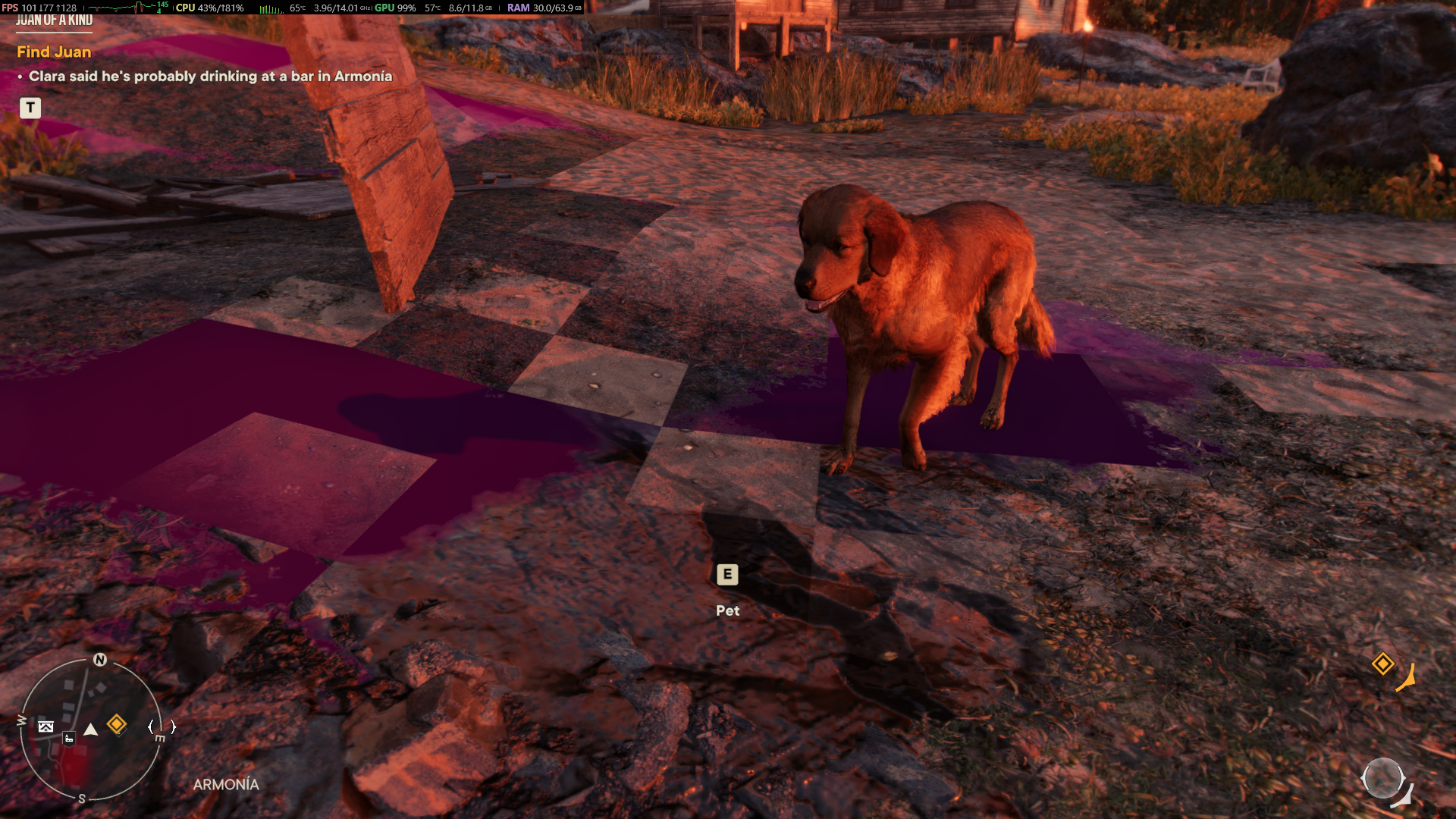Select the orange quest diamond on minimap
The image size is (1456, 819).
pyautogui.click(x=117, y=724)
